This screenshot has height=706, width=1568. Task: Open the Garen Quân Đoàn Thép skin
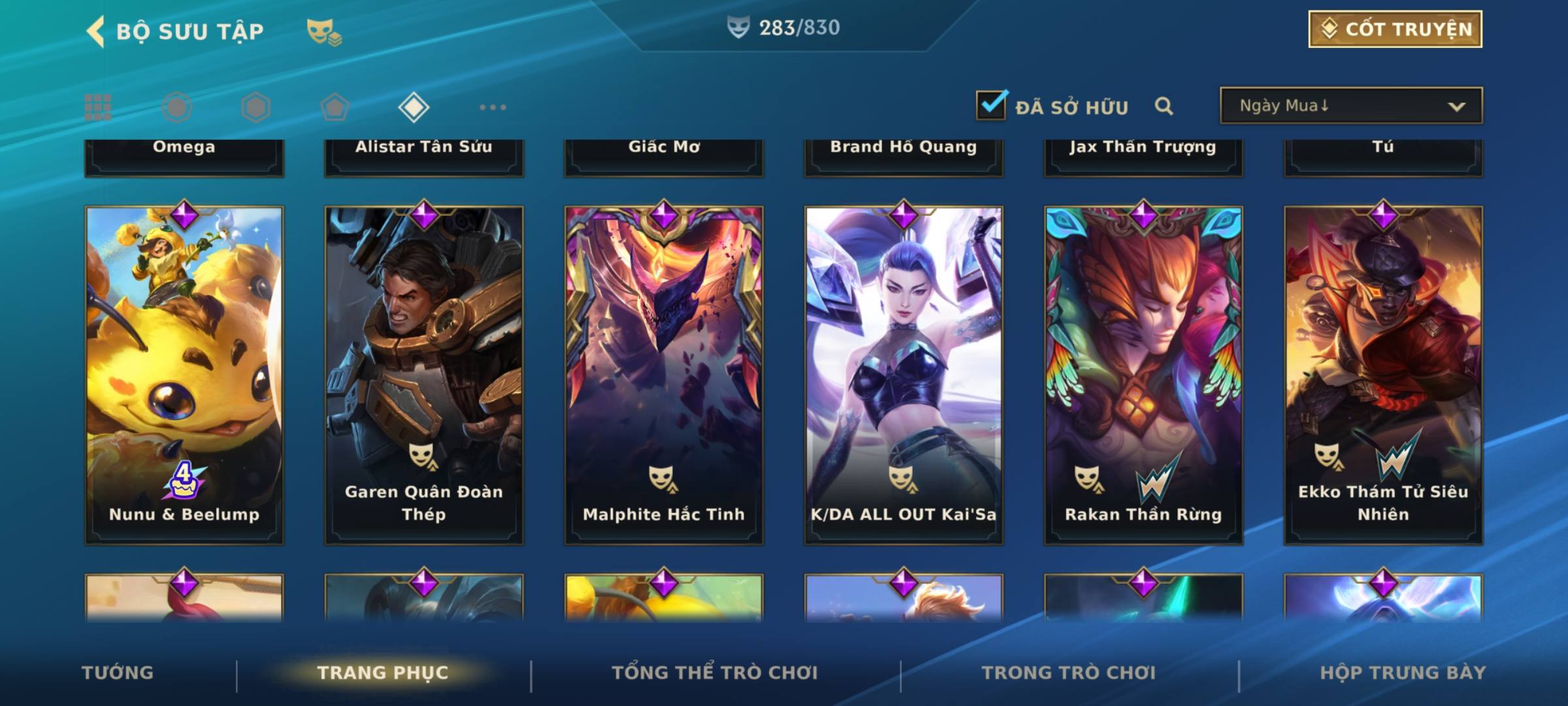pyautogui.click(x=424, y=375)
